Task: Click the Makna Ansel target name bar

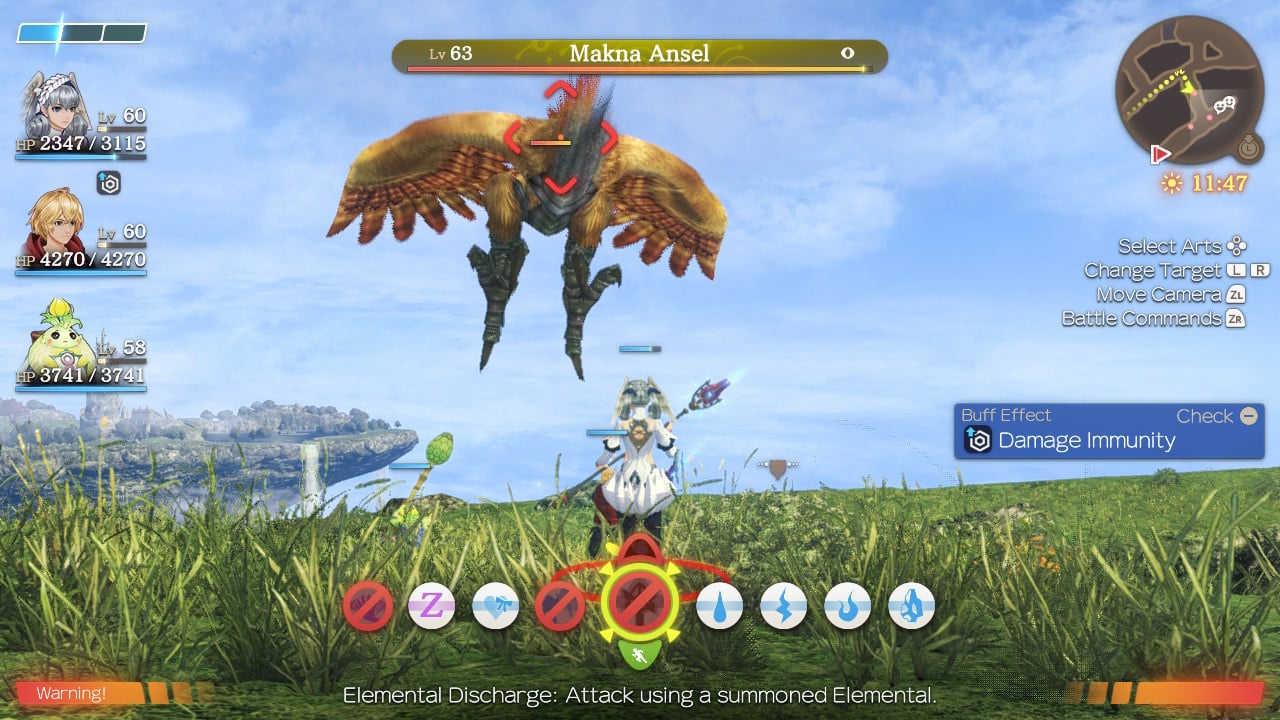Action: pyautogui.click(x=639, y=55)
